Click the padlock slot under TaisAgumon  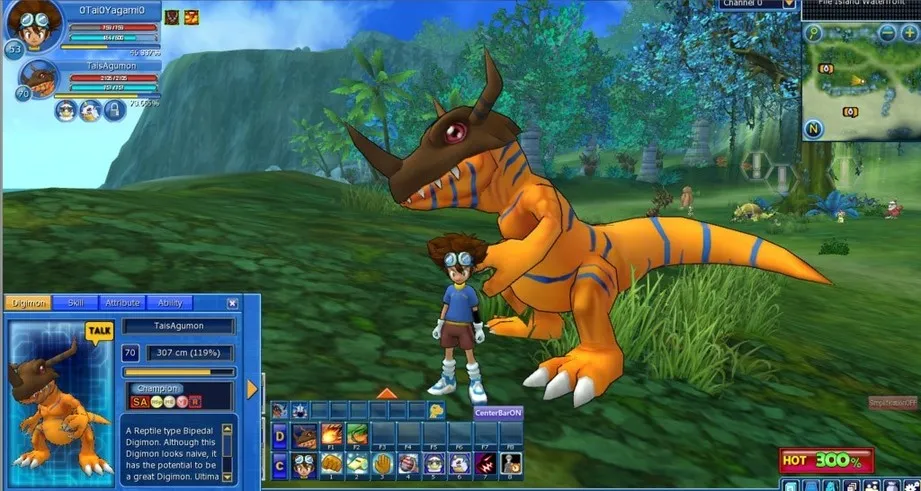(114, 110)
